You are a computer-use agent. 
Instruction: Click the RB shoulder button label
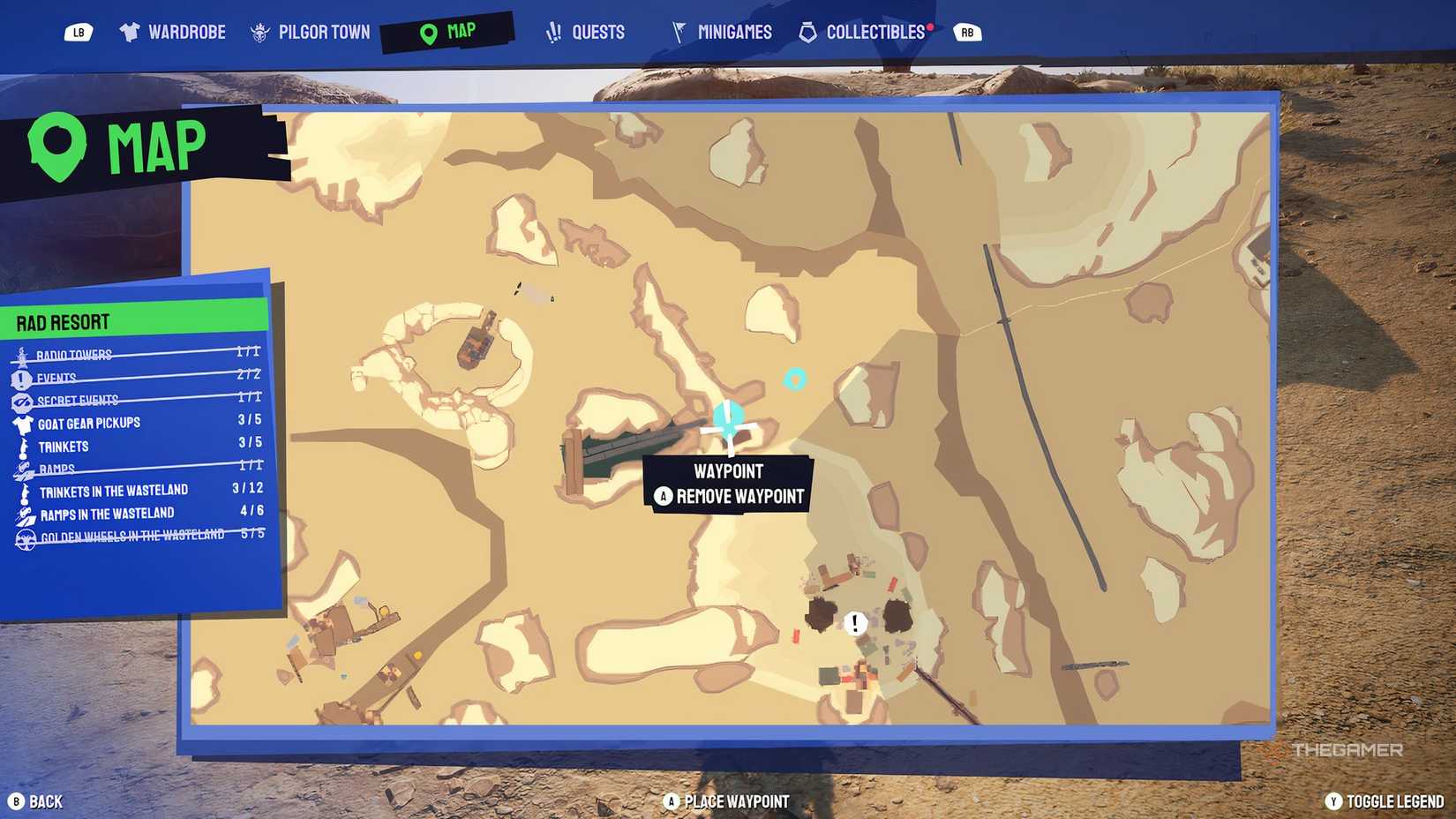tap(968, 31)
